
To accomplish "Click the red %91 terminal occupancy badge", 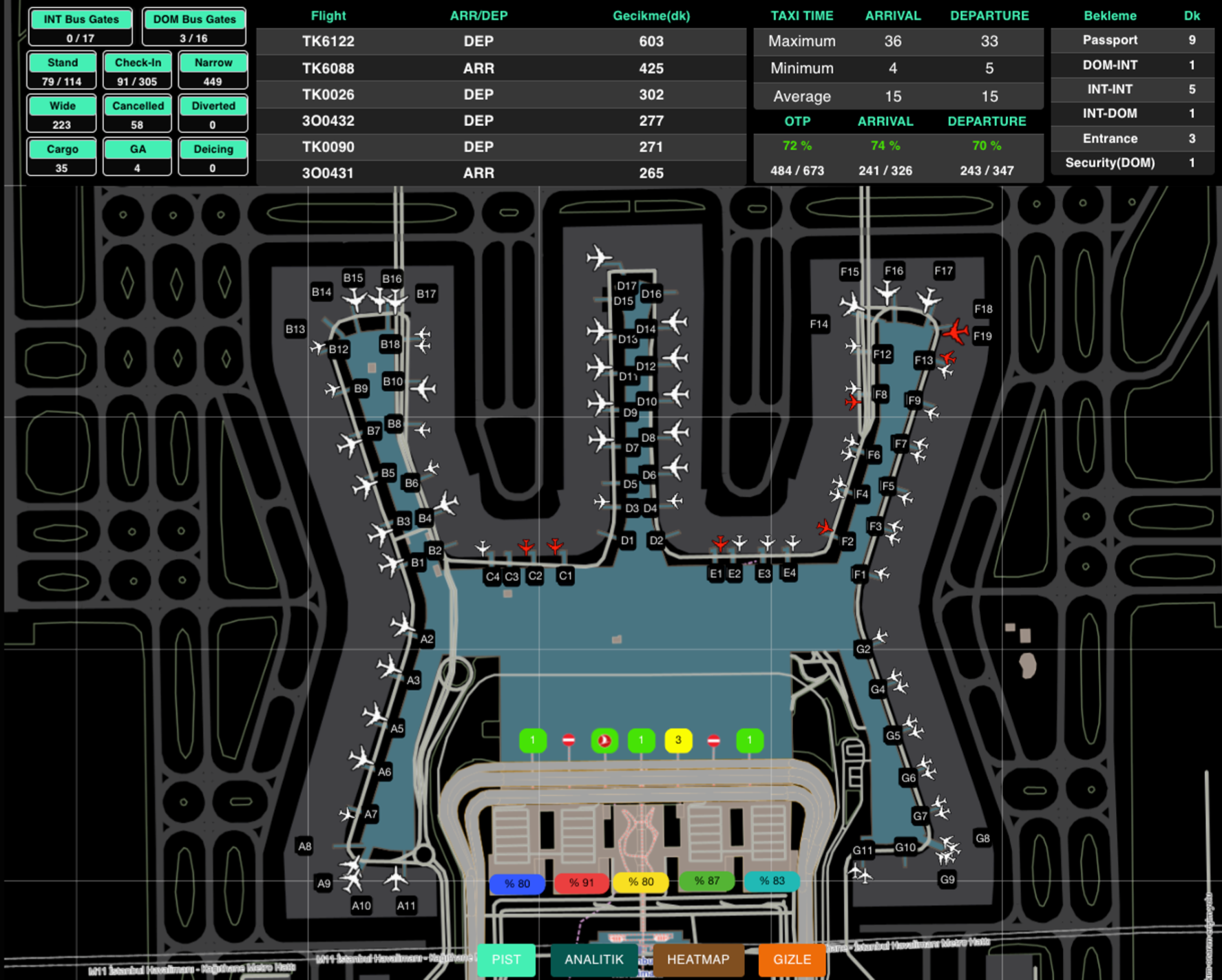I will click(x=582, y=882).
